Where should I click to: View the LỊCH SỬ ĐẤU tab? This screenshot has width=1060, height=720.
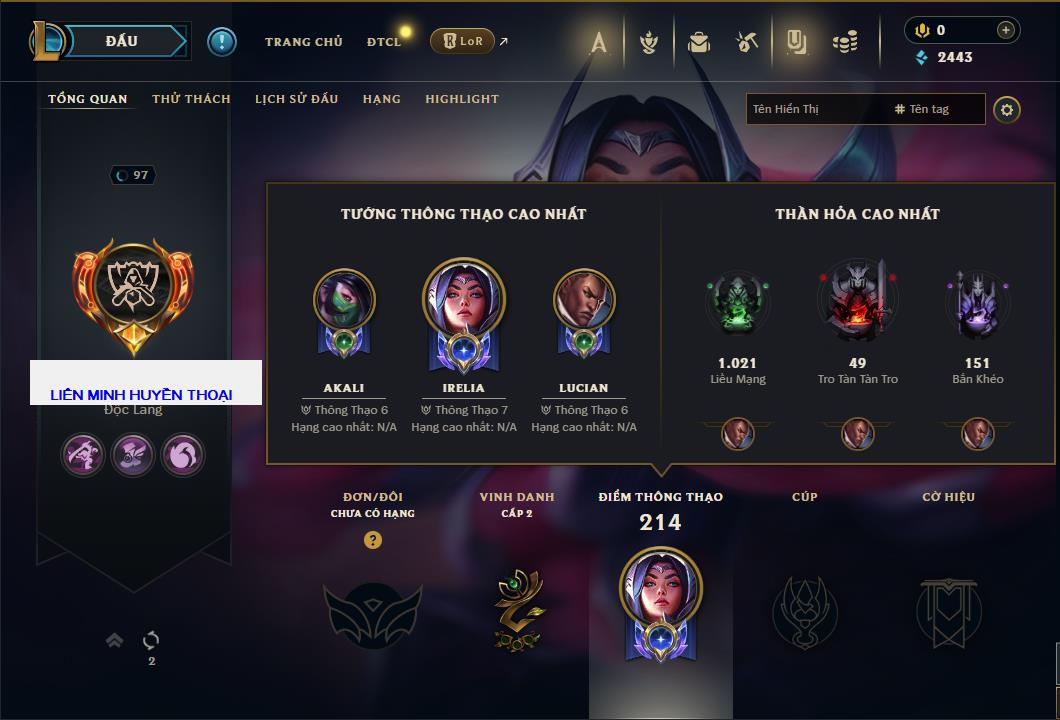point(296,99)
